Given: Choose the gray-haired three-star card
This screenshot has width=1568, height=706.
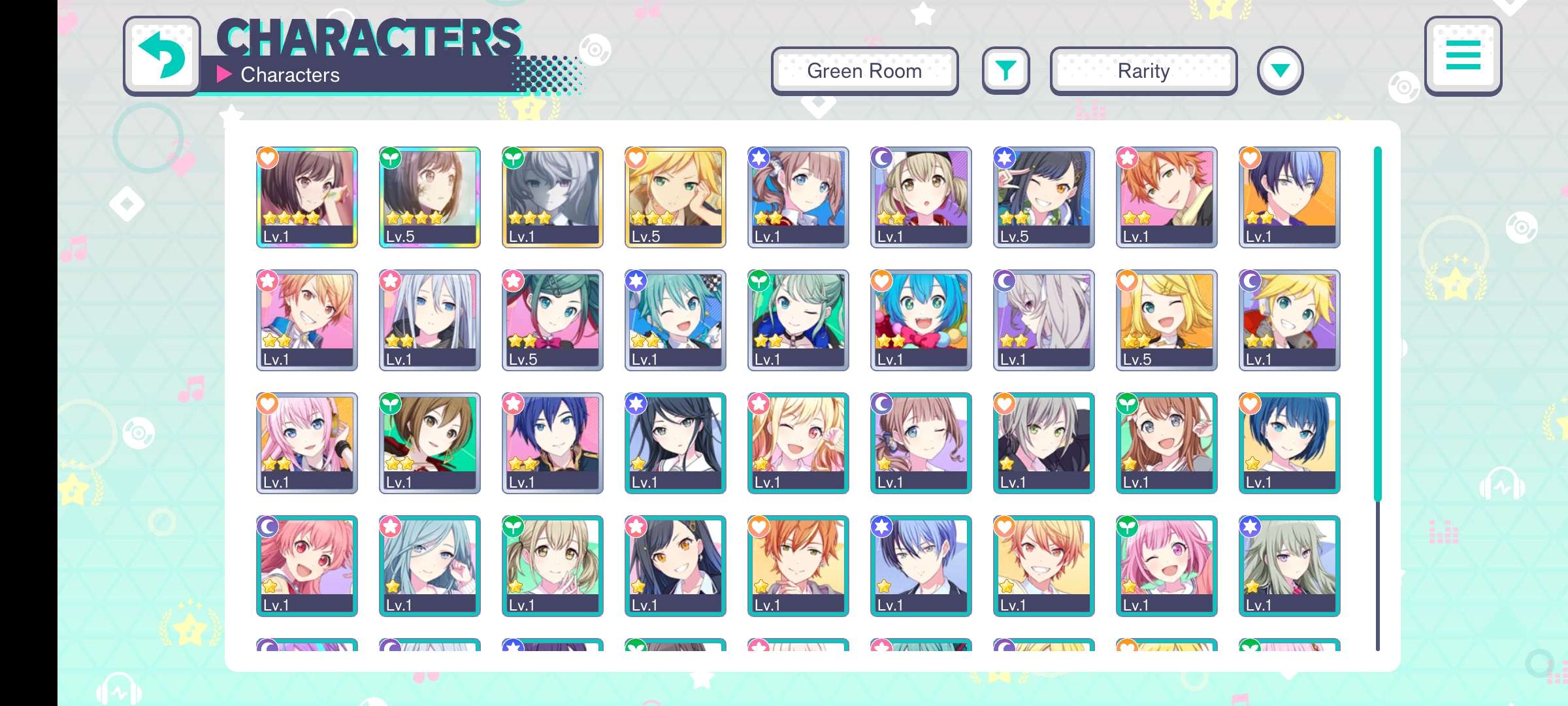Looking at the screenshot, I should point(552,197).
